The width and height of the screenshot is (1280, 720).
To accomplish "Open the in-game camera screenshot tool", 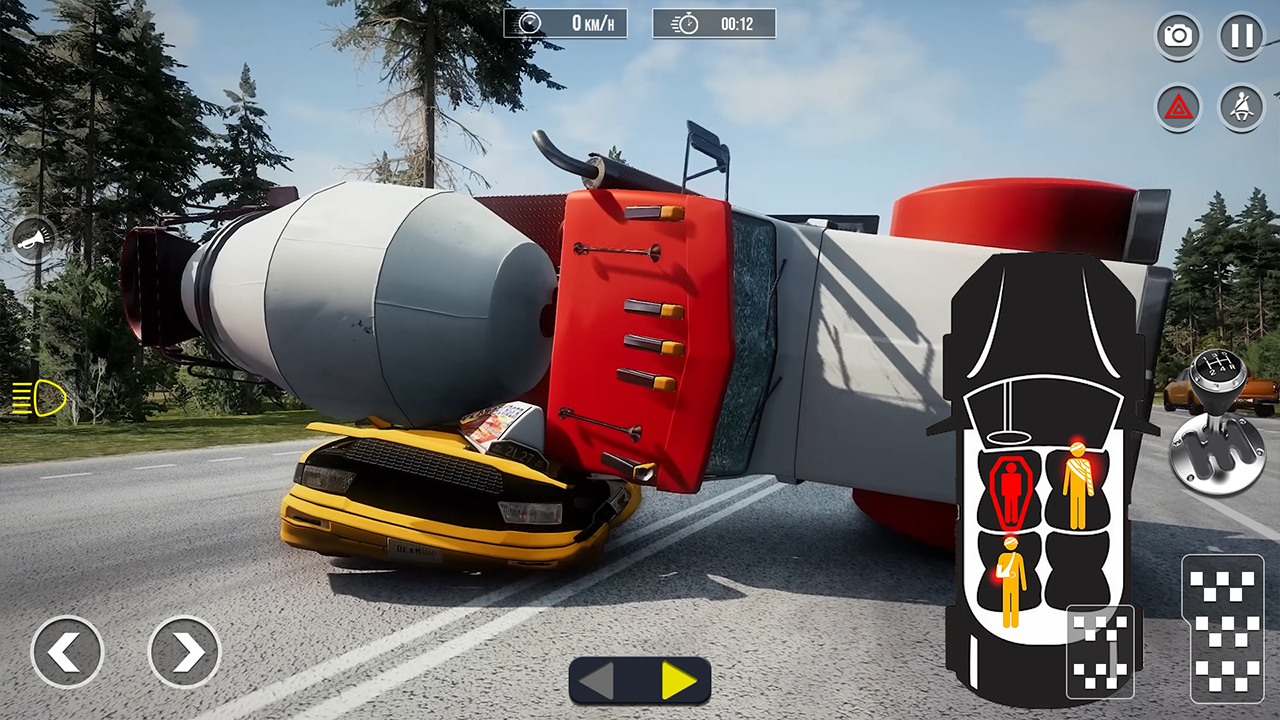I will pyautogui.click(x=1178, y=35).
